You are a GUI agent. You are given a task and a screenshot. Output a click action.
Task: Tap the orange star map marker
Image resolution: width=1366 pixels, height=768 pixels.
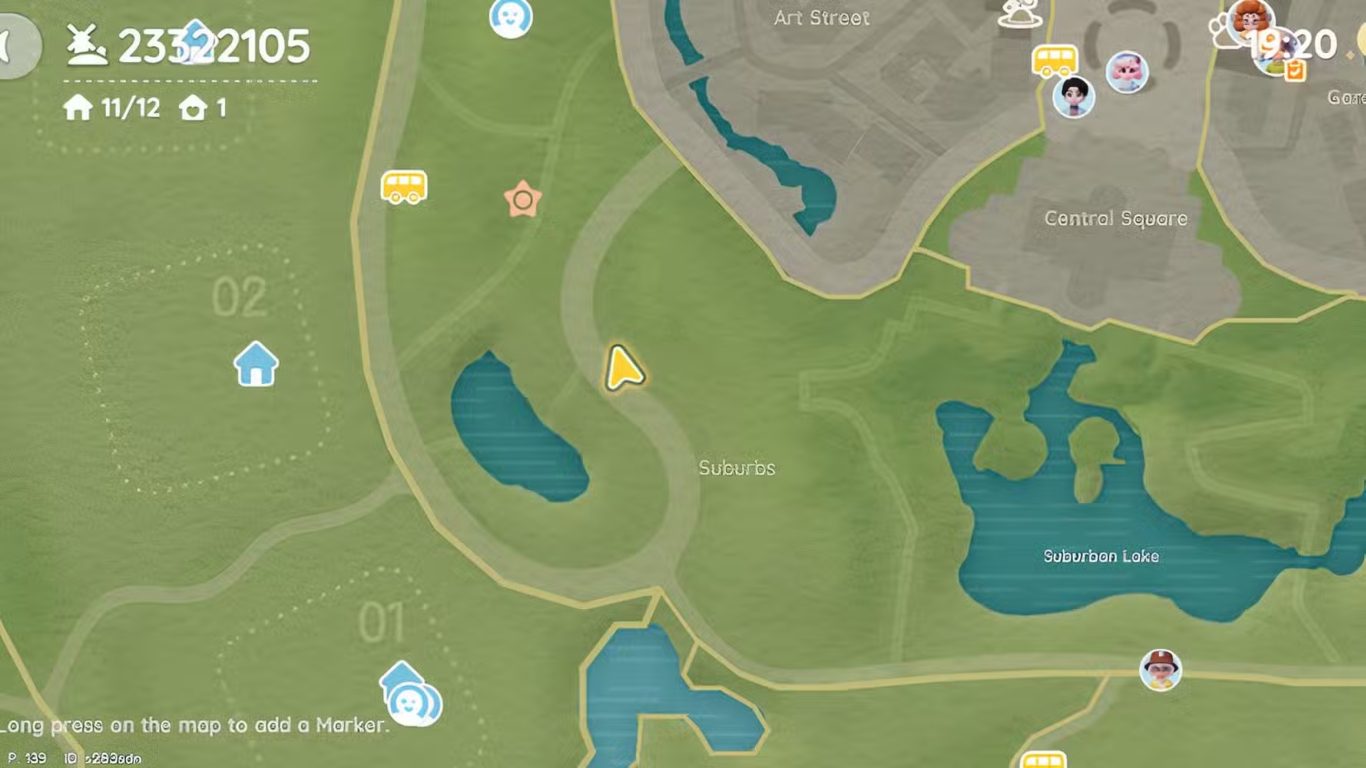pyautogui.click(x=521, y=200)
